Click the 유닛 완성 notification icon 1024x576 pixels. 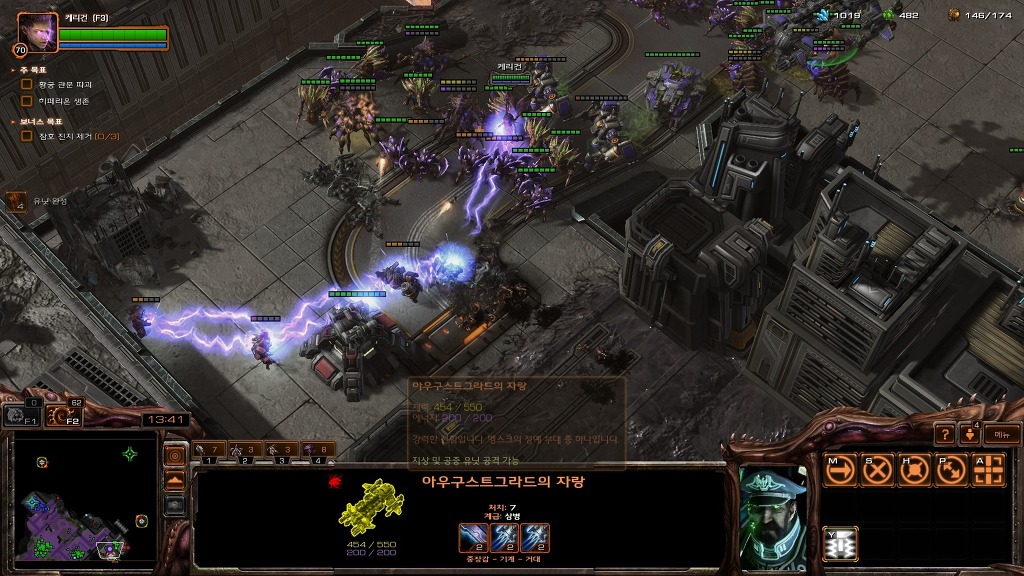[x=17, y=202]
